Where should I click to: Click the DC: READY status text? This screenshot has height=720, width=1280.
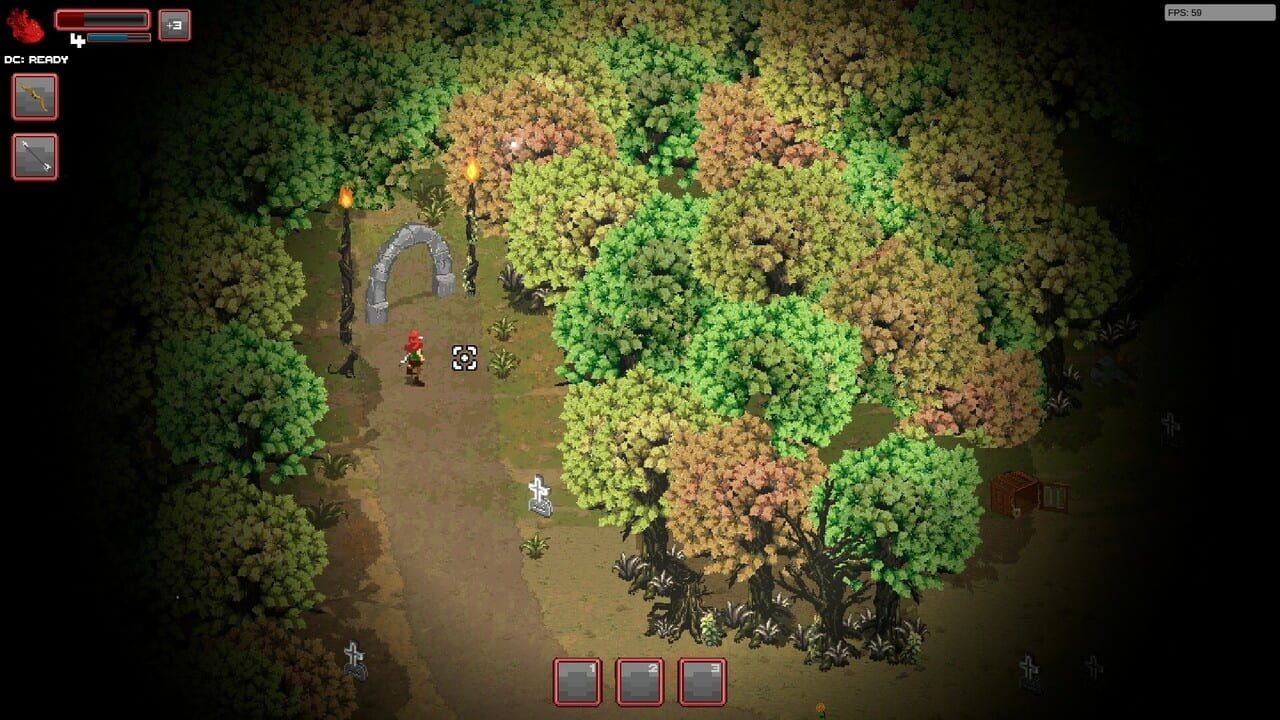(x=34, y=59)
